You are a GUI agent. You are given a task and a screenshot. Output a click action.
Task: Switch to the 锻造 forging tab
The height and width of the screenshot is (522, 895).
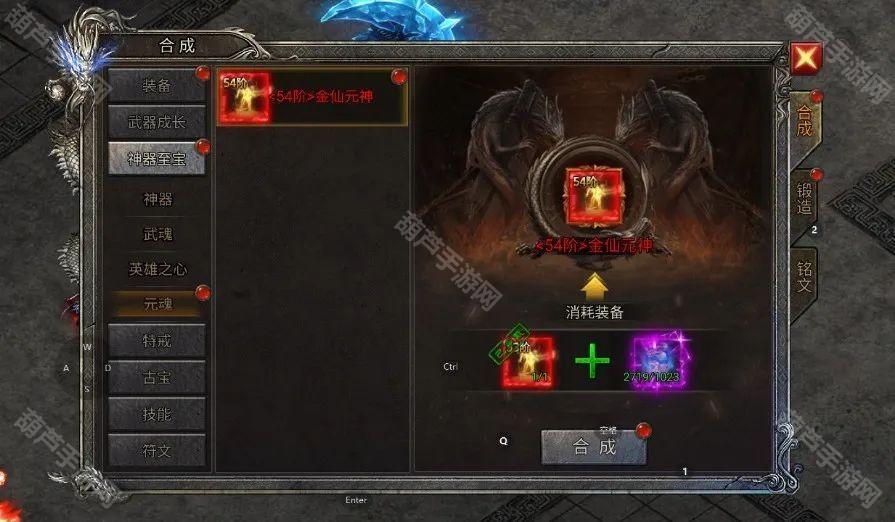click(x=804, y=203)
